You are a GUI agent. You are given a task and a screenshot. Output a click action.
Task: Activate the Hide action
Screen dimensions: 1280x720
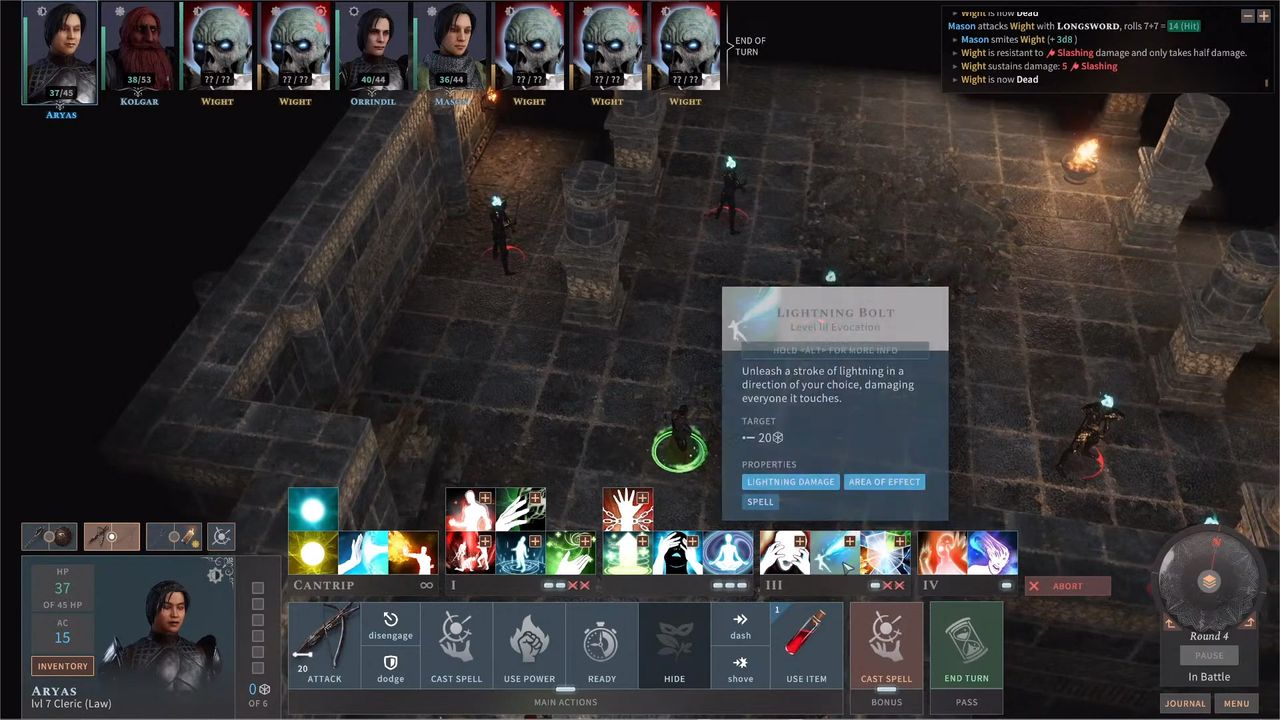pyautogui.click(x=674, y=645)
